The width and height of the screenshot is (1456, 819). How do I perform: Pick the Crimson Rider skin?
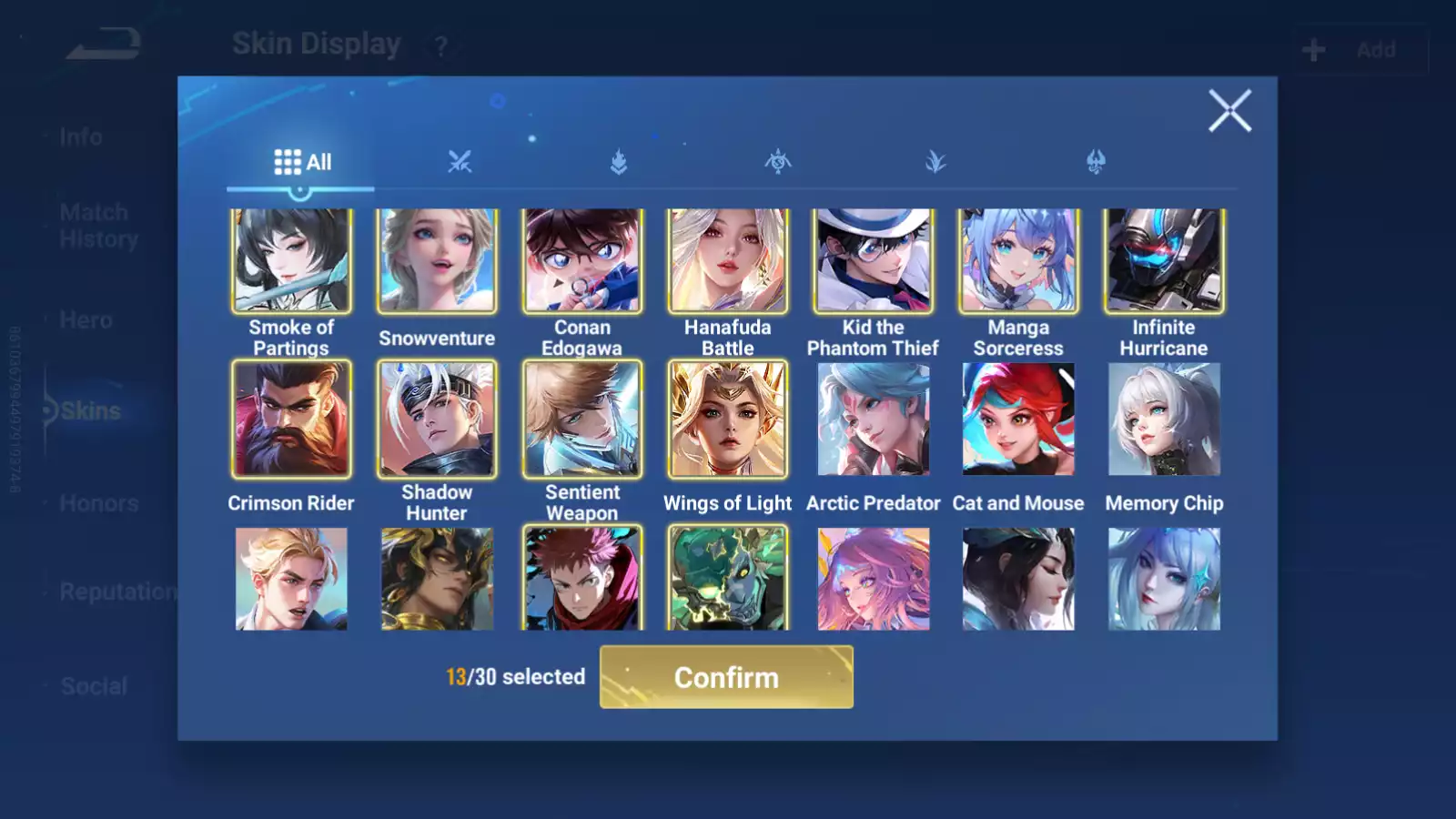[x=291, y=419]
